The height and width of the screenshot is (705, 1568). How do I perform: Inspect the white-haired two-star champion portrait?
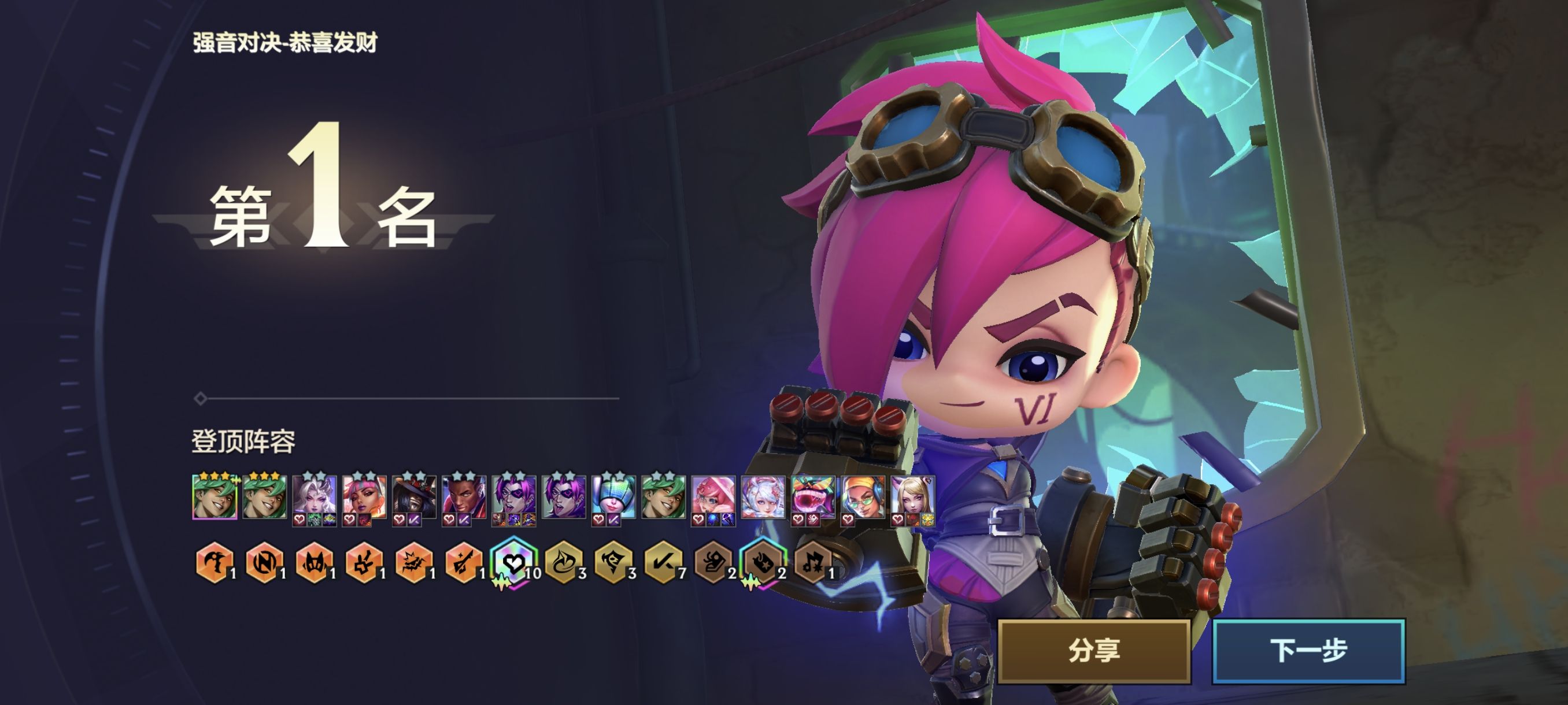[x=314, y=496]
